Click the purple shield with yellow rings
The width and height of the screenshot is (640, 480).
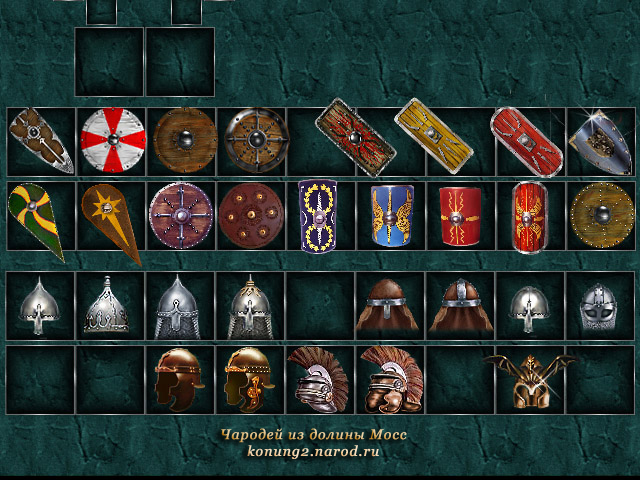(319, 214)
